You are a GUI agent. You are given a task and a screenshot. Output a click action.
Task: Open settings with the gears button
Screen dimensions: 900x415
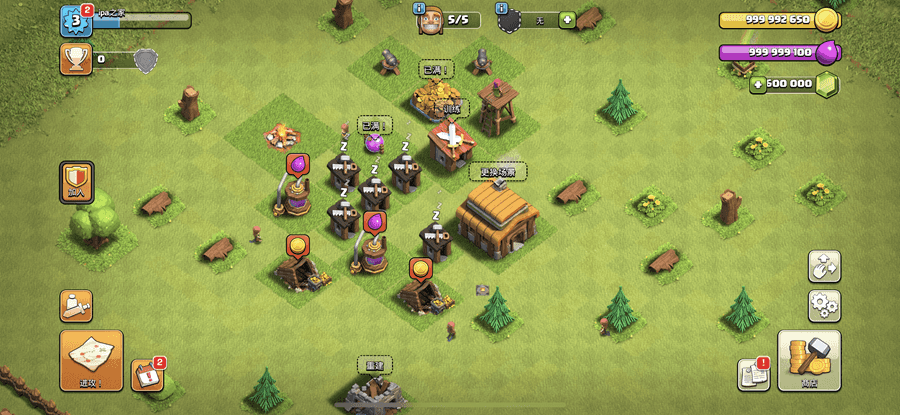point(824,304)
